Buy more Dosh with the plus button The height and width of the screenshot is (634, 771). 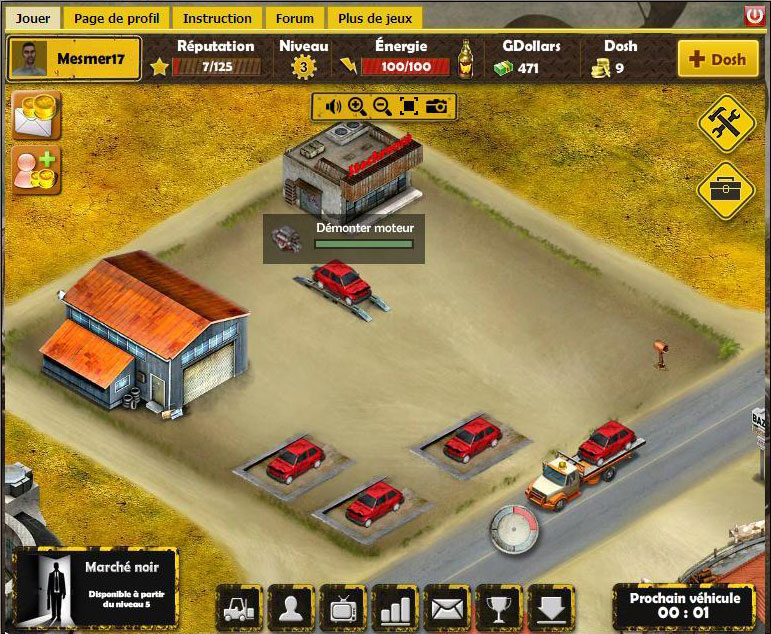[717, 59]
